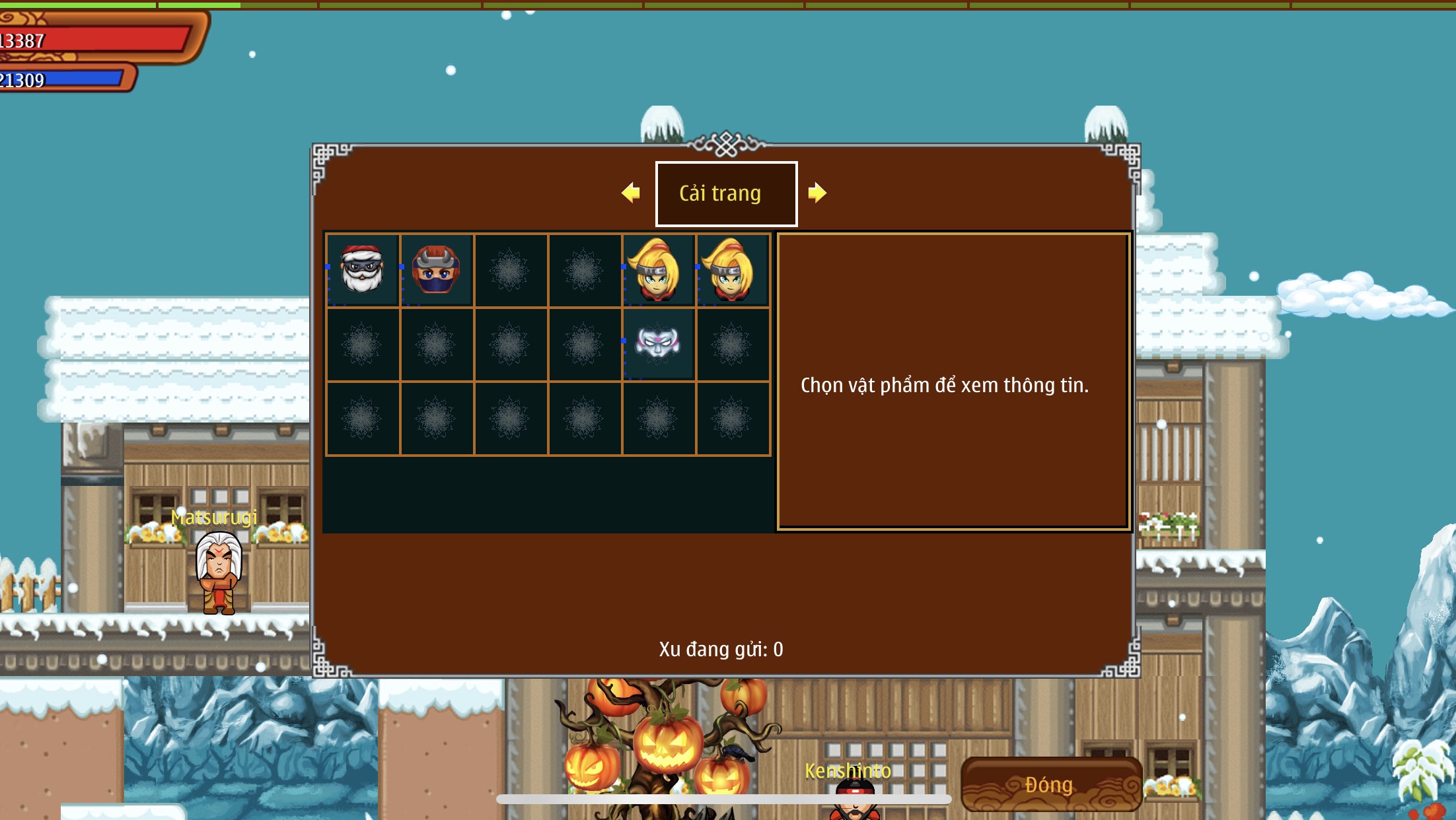Close the panel with the Đóng button
The image size is (1456, 820).
pos(1050,784)
